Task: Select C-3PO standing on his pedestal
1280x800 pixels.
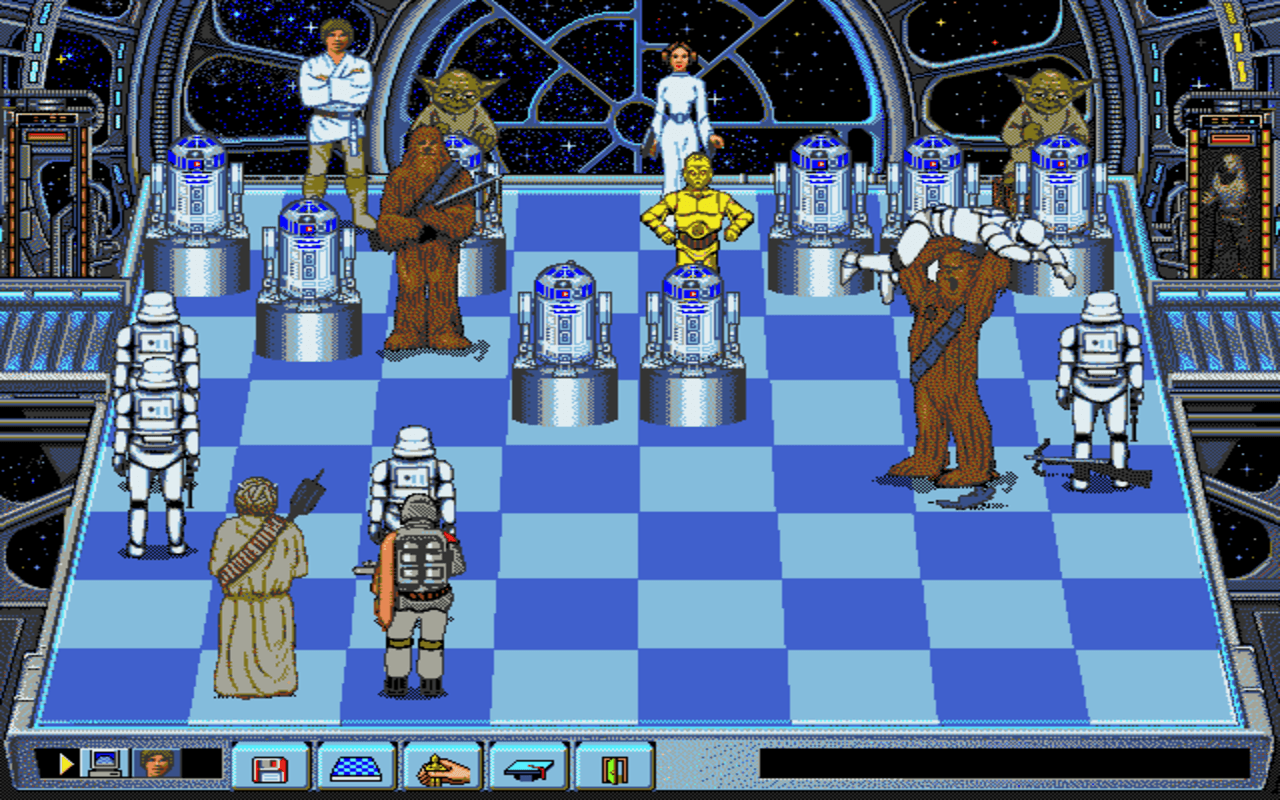Action: [697, 210]
